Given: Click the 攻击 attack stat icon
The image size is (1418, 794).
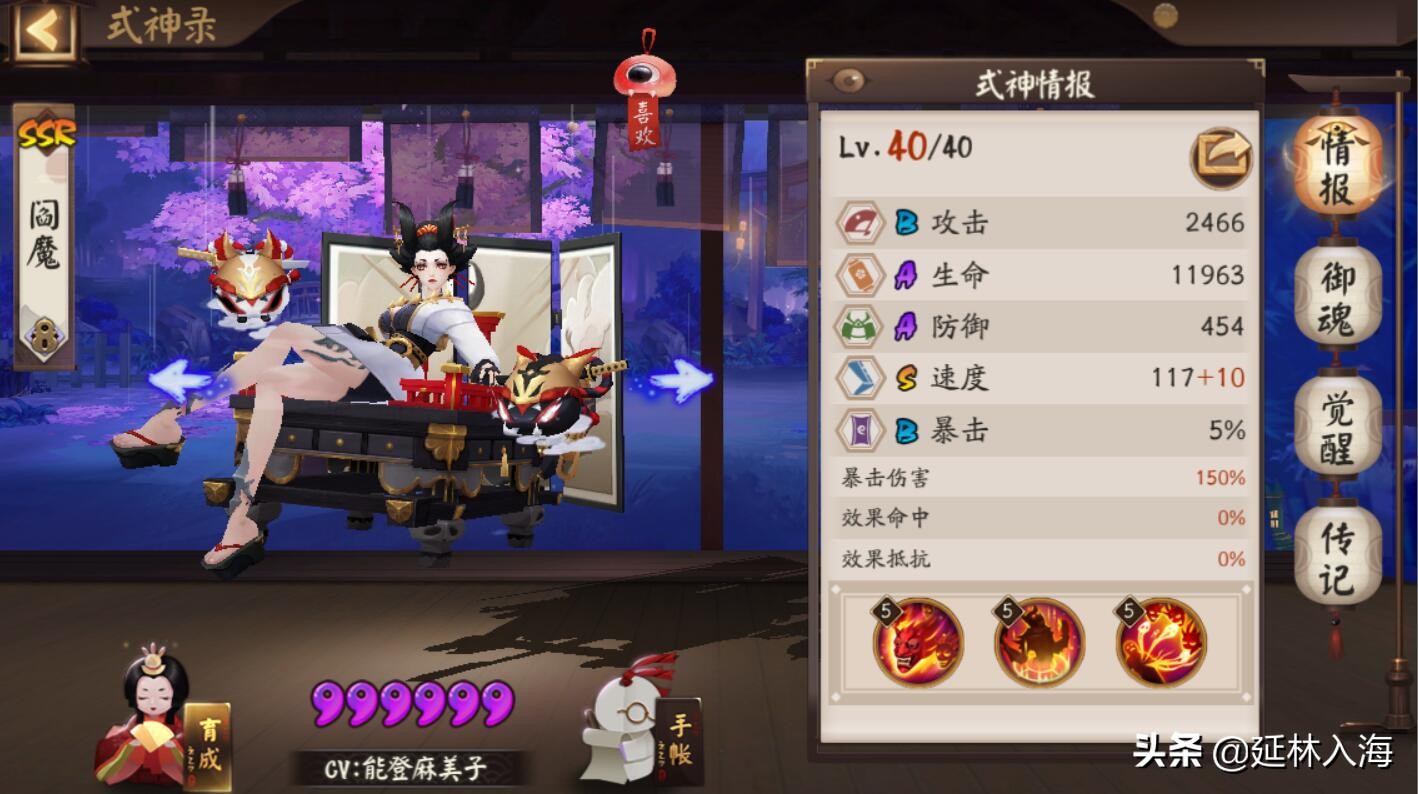Looking at the screenshot, I should coord(861,225).
